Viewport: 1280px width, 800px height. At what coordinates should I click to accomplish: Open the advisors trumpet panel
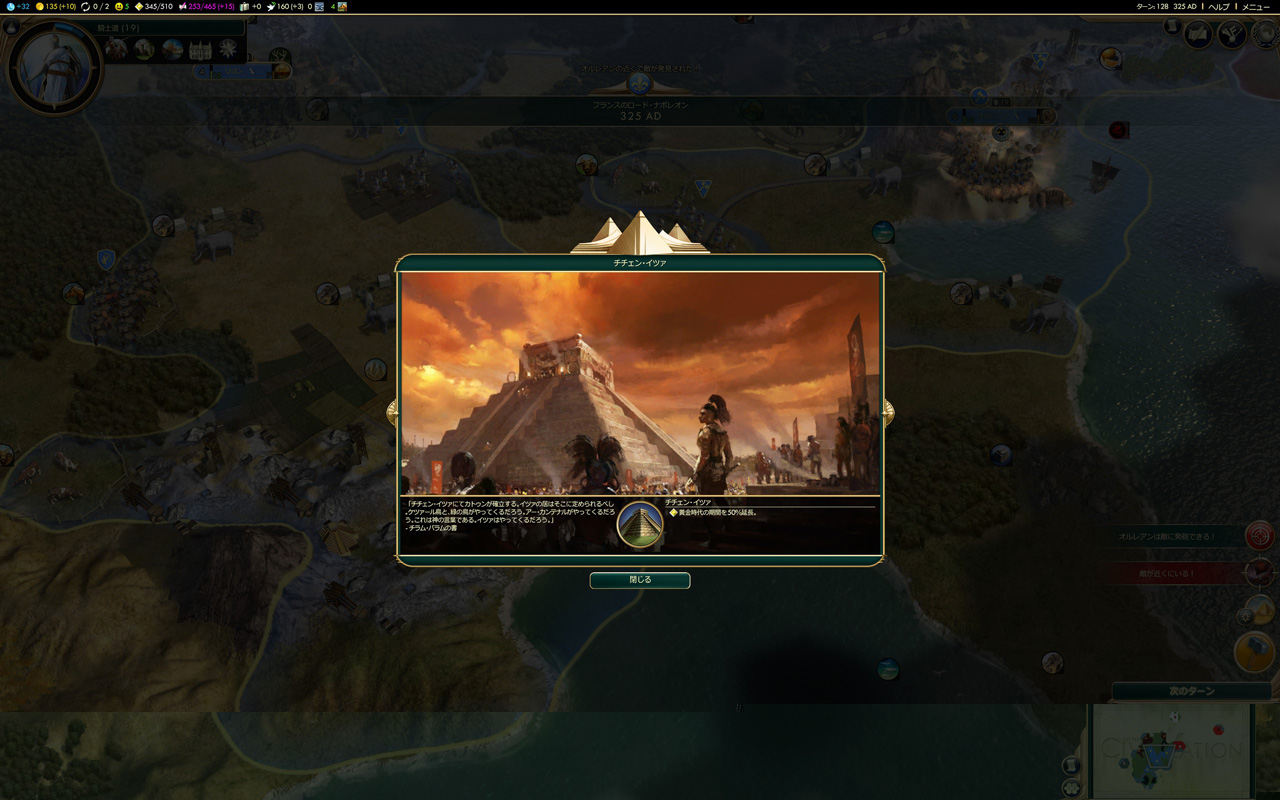point(1231,36)
